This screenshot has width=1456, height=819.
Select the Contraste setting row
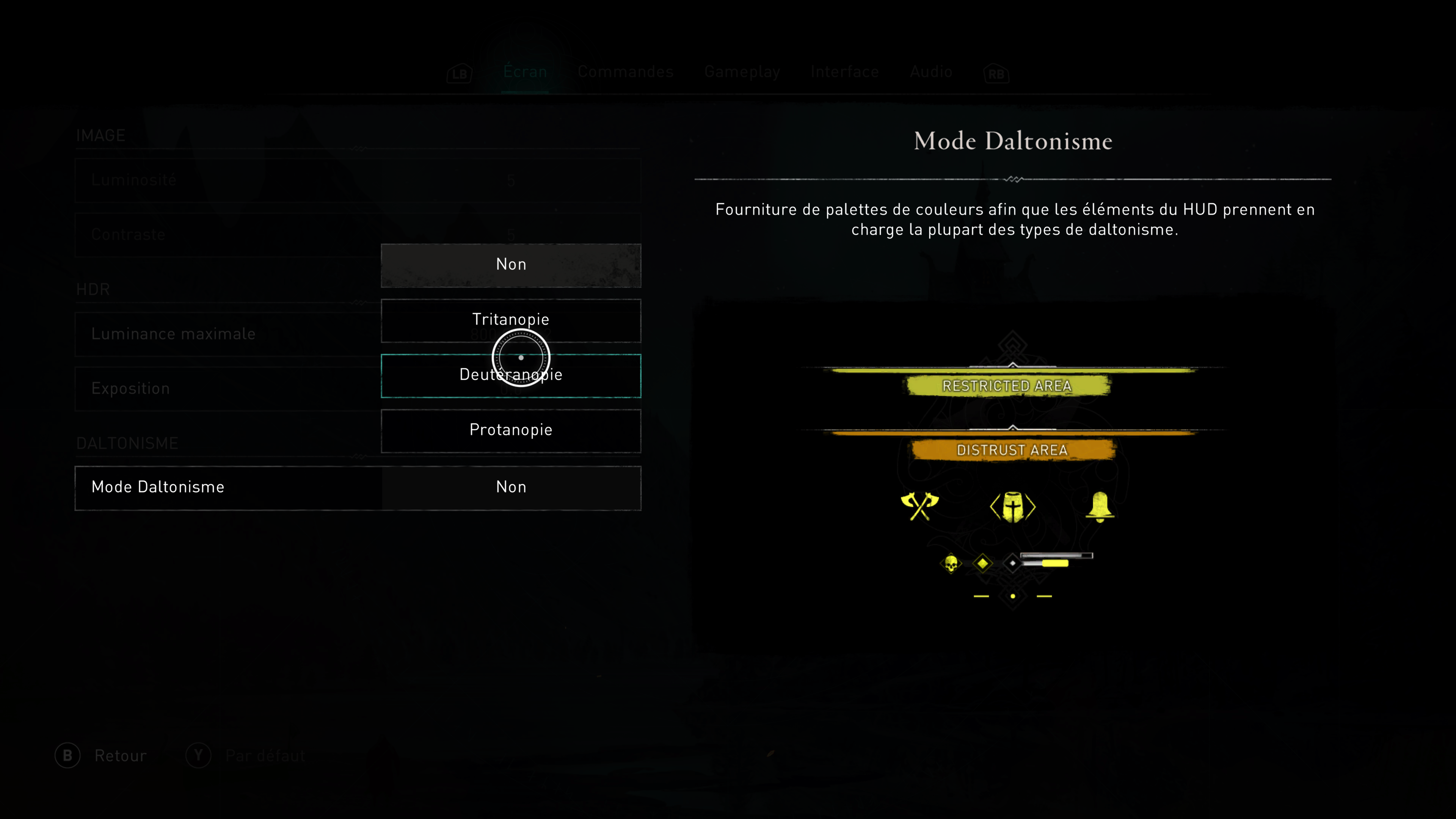(226, 235)
